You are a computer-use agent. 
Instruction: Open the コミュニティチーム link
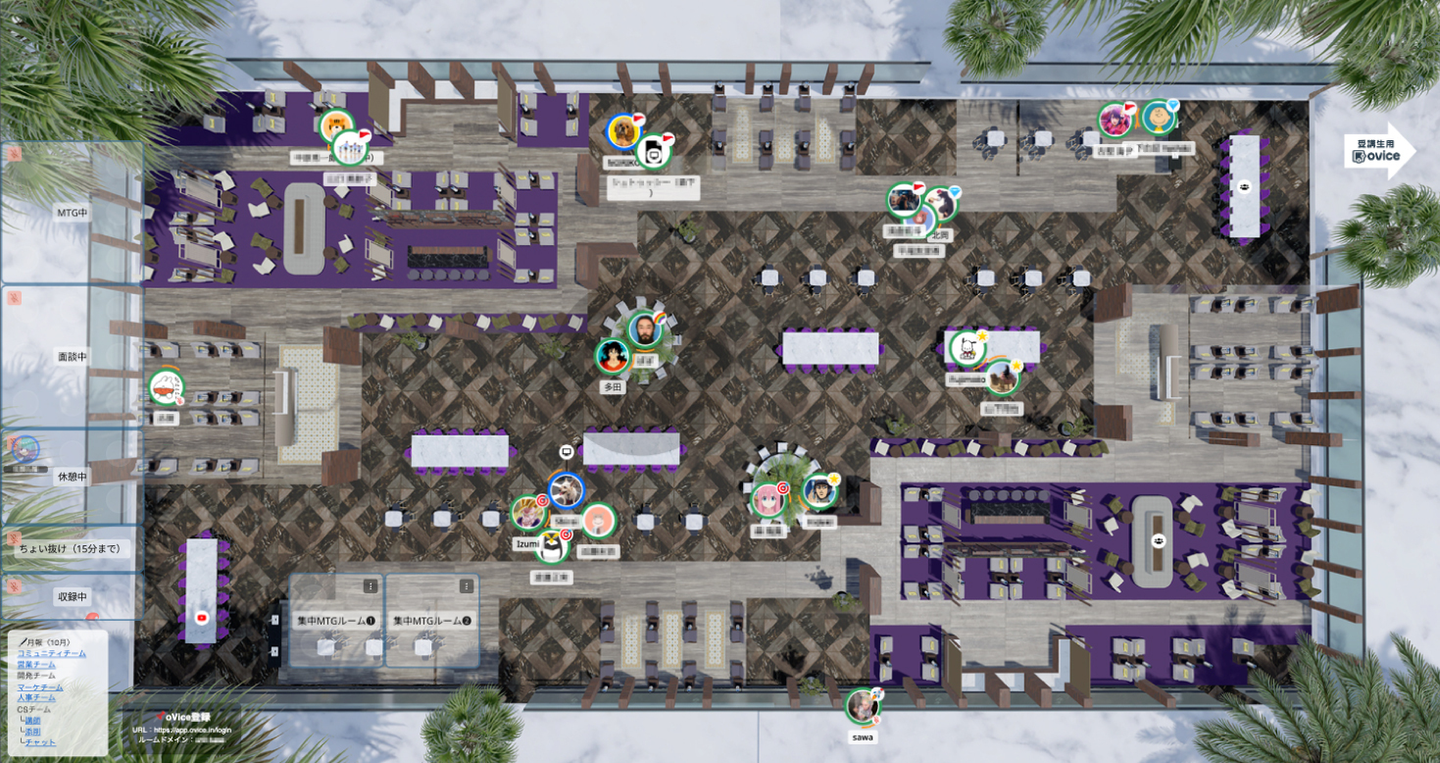[x=51, y=653]
